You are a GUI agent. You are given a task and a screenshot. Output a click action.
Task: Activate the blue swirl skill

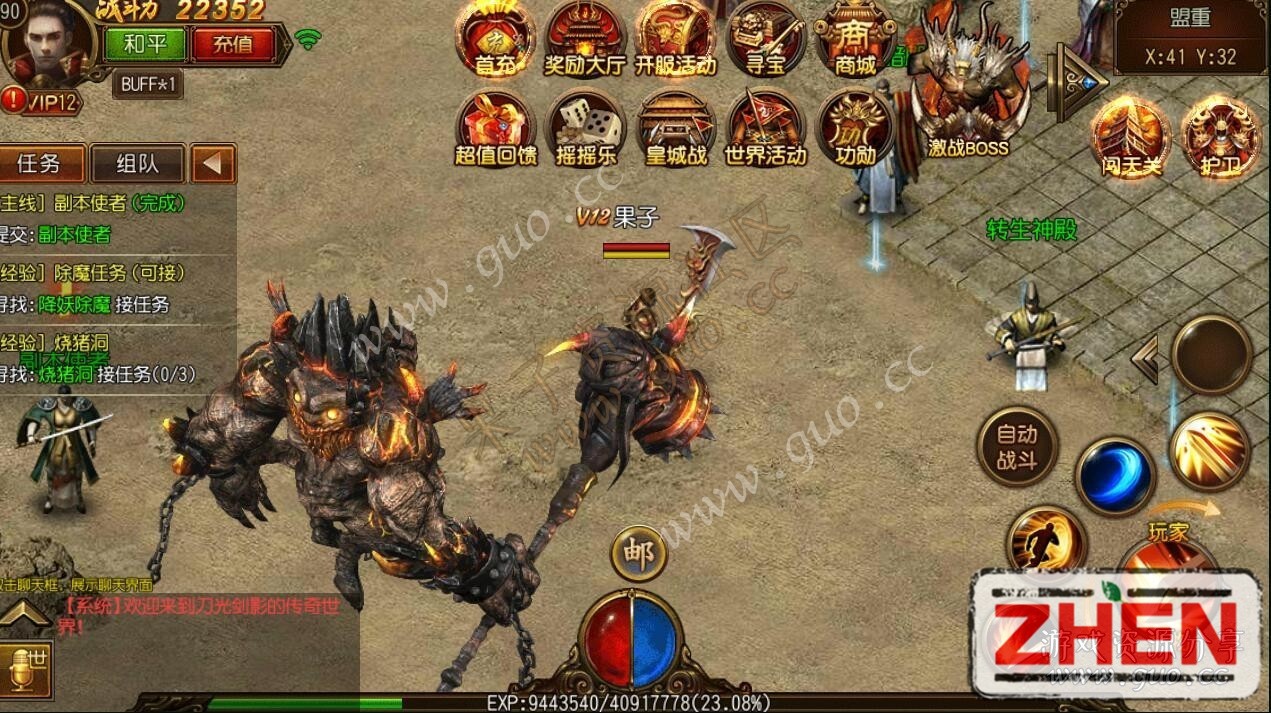[1115, 477]
